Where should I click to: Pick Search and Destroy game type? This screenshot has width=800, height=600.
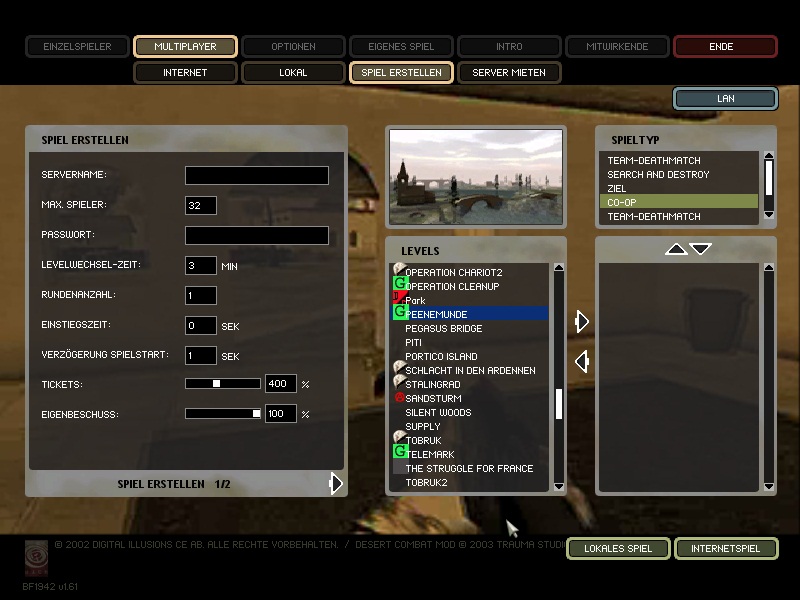pyautogui.click(x=658, y=174)
